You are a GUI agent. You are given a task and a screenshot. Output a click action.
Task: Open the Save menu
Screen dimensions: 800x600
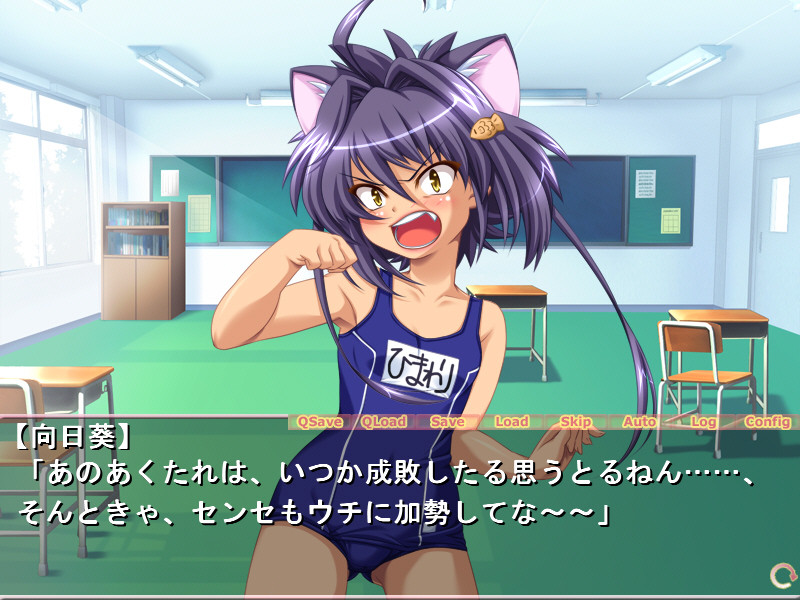click(x=447, y=421)
